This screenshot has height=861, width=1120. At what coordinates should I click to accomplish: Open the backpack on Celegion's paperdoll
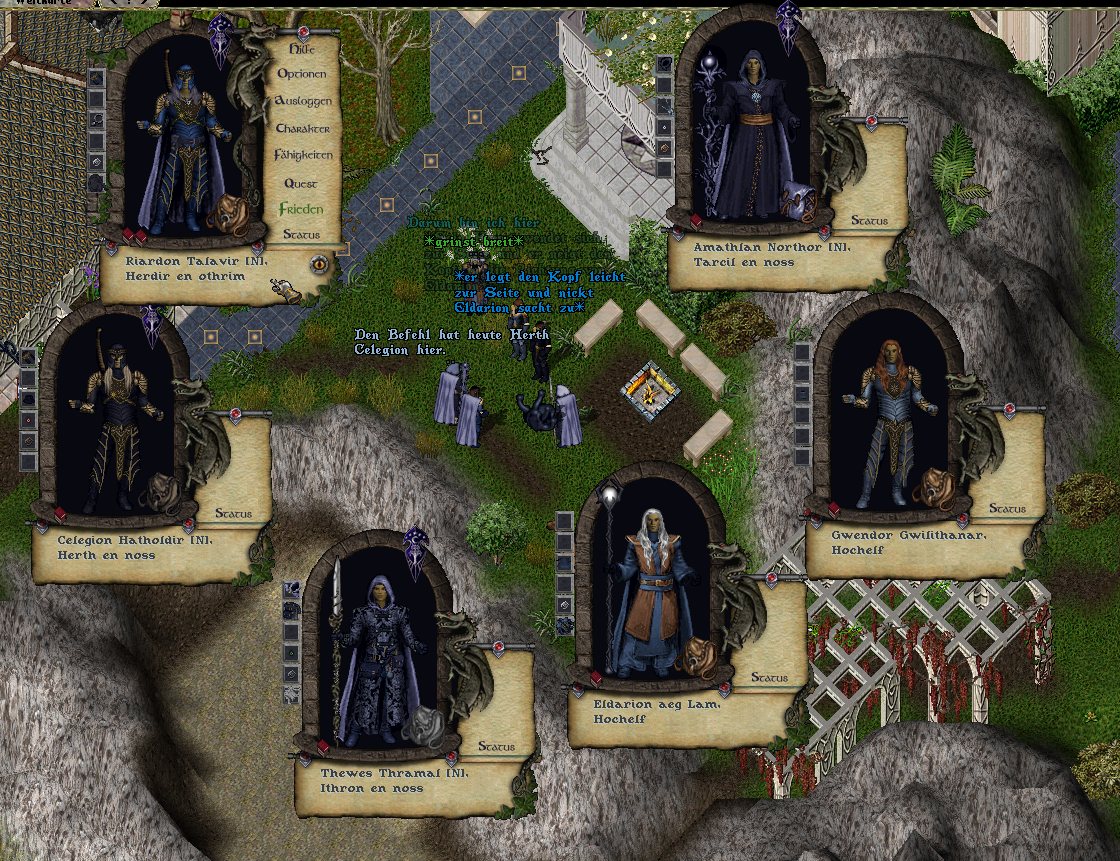coord(162,493)
